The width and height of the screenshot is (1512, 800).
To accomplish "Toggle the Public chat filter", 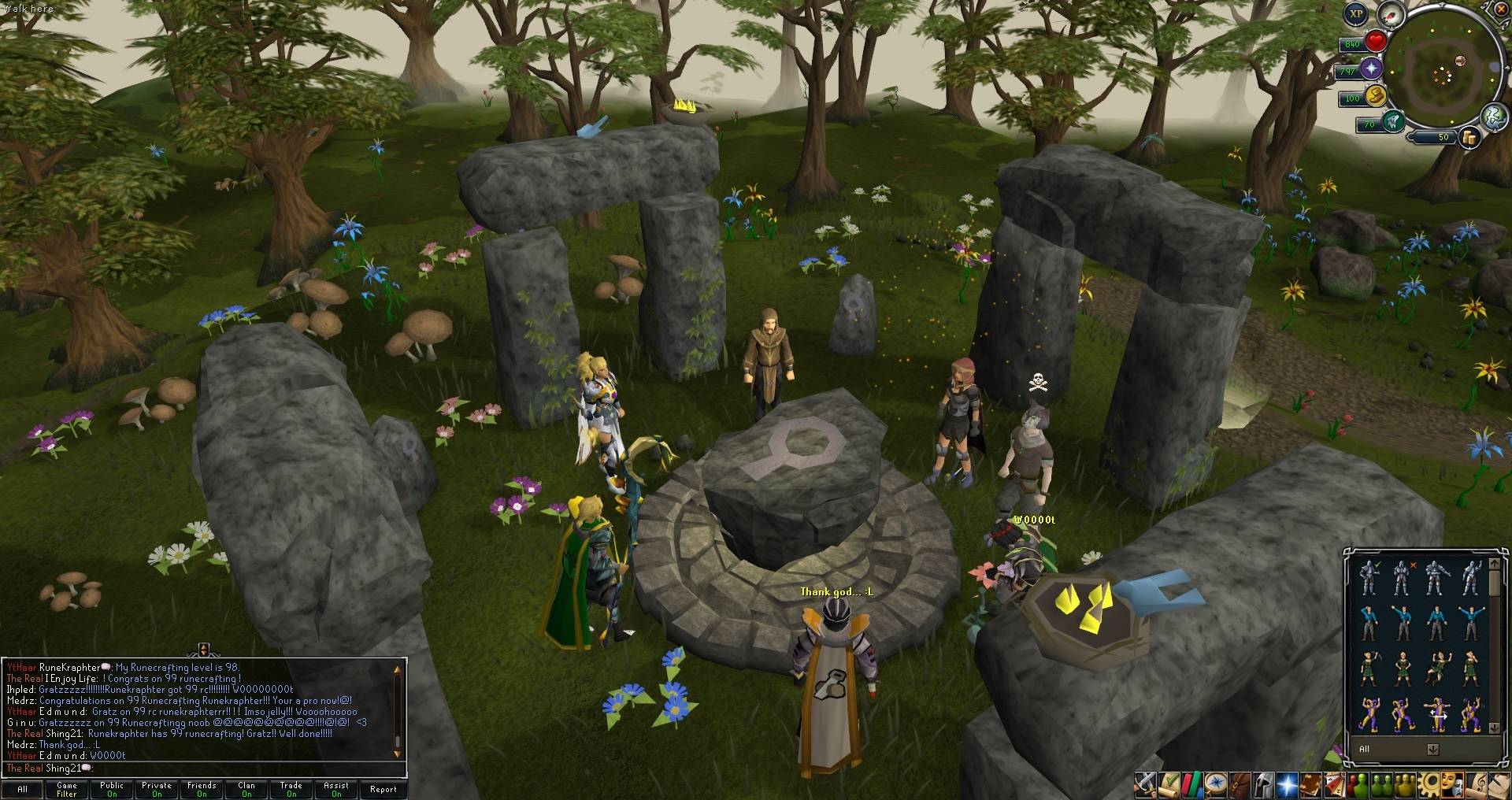I will (112, 789).
